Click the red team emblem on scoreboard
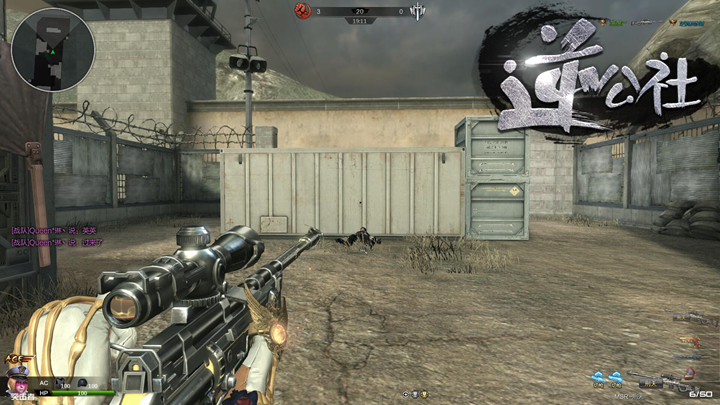The image size is (720, 405). pos(299,11)
